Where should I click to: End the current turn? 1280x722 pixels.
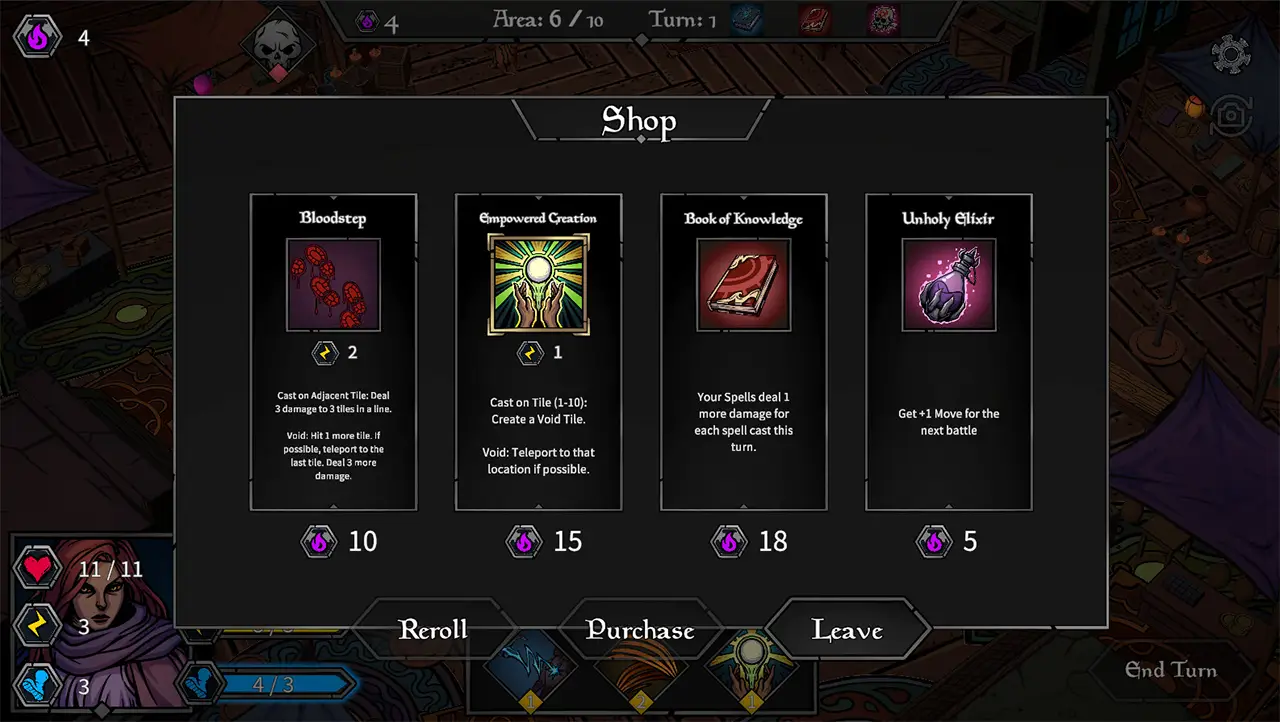[1171, 670]
